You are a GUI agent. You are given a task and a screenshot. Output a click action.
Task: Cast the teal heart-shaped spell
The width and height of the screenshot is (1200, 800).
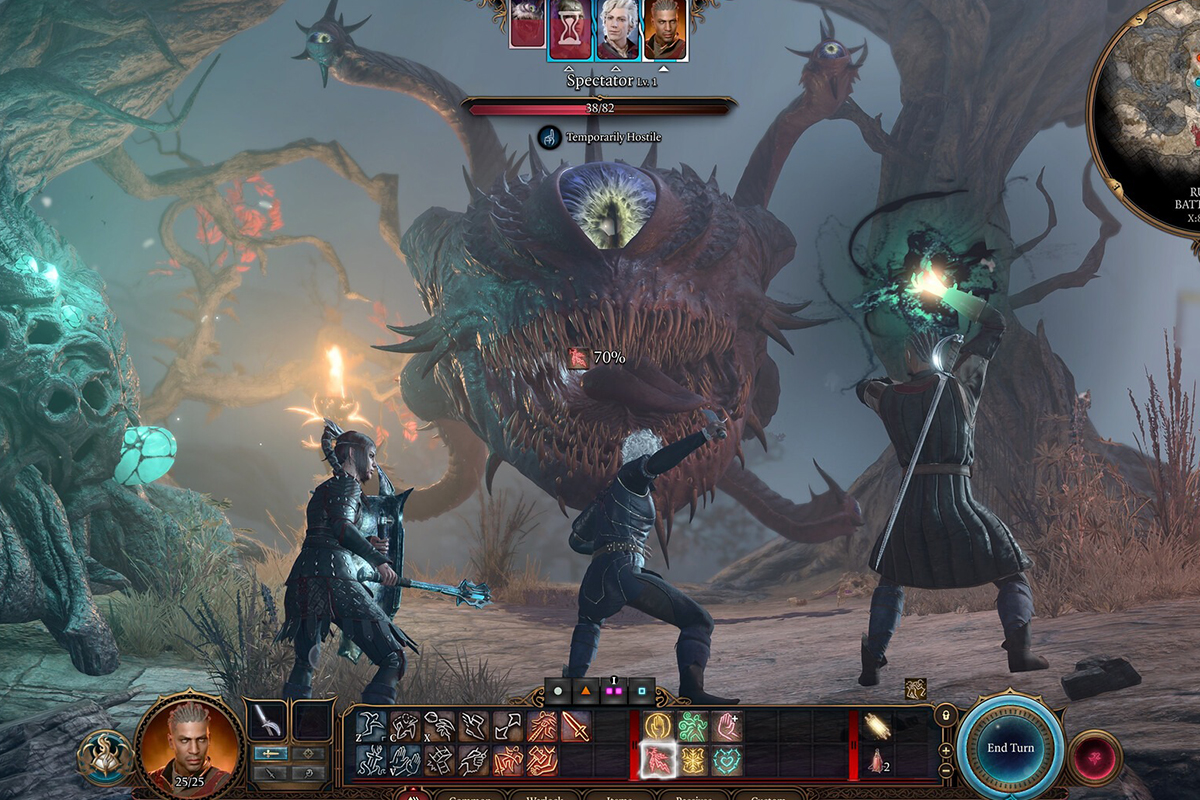tap(725, 761)
